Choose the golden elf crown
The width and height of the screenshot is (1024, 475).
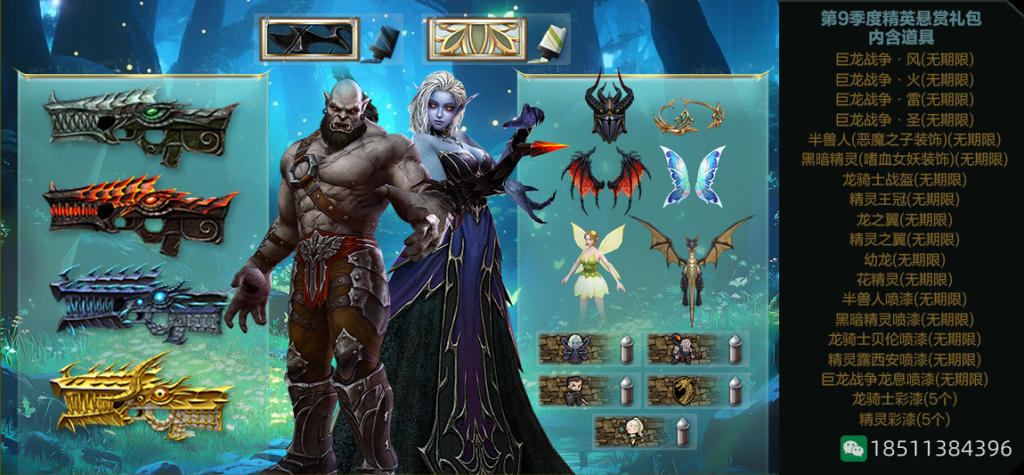689,116
